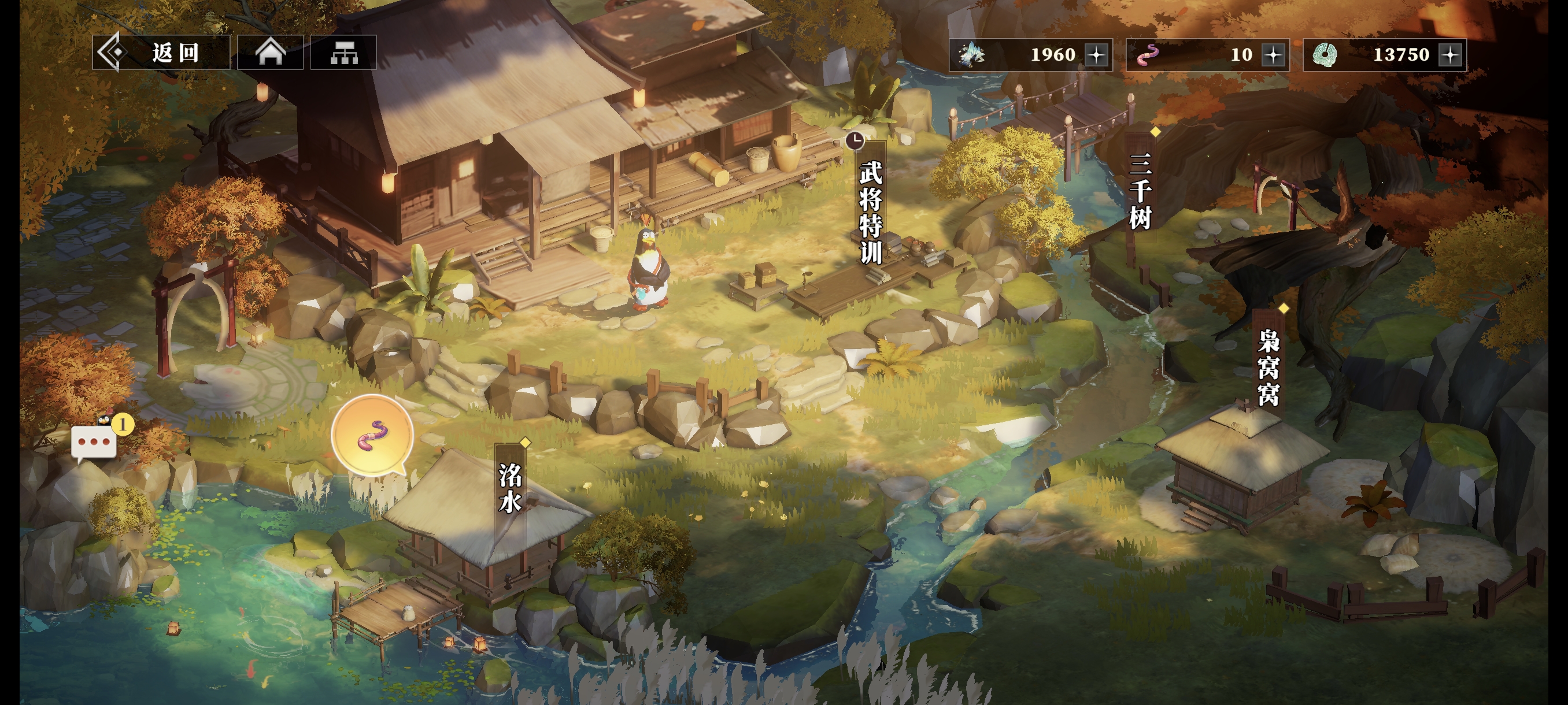This screenshot has width=1568, height=705.
Task: Add more crystal currency with plus button
Action: (x=1097, y=55)
